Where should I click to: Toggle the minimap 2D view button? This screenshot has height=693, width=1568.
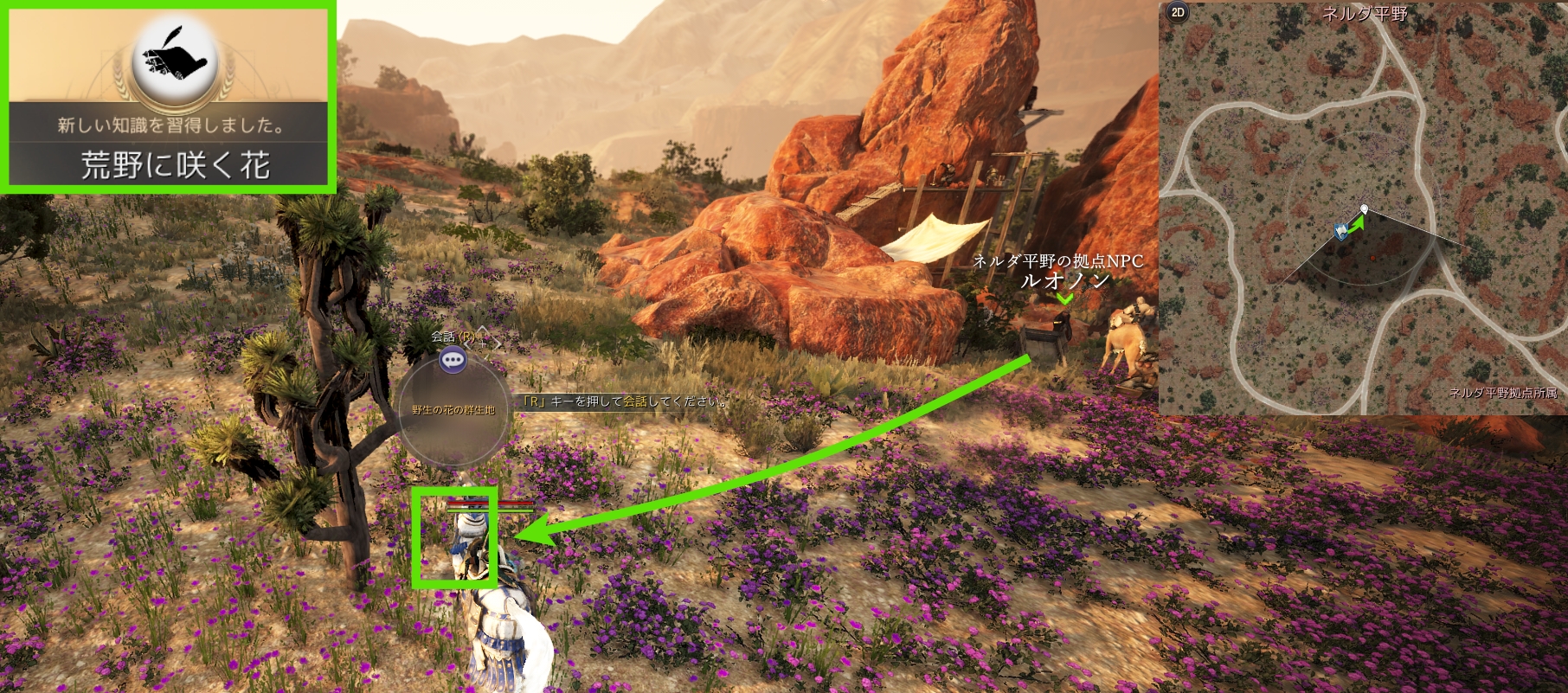click(x=1177, y=12)
